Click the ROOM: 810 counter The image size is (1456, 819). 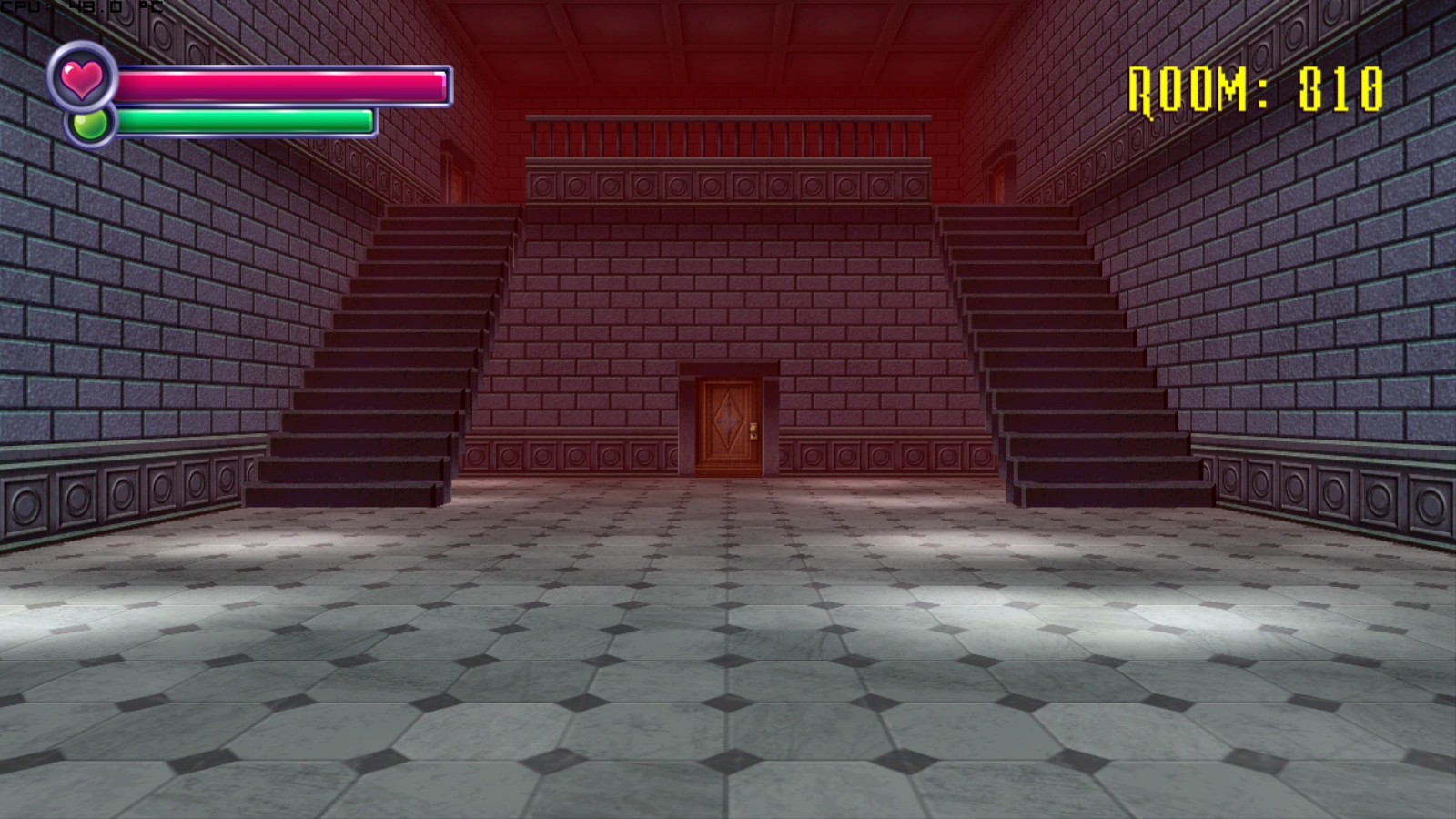click(x=1255, y=86)
